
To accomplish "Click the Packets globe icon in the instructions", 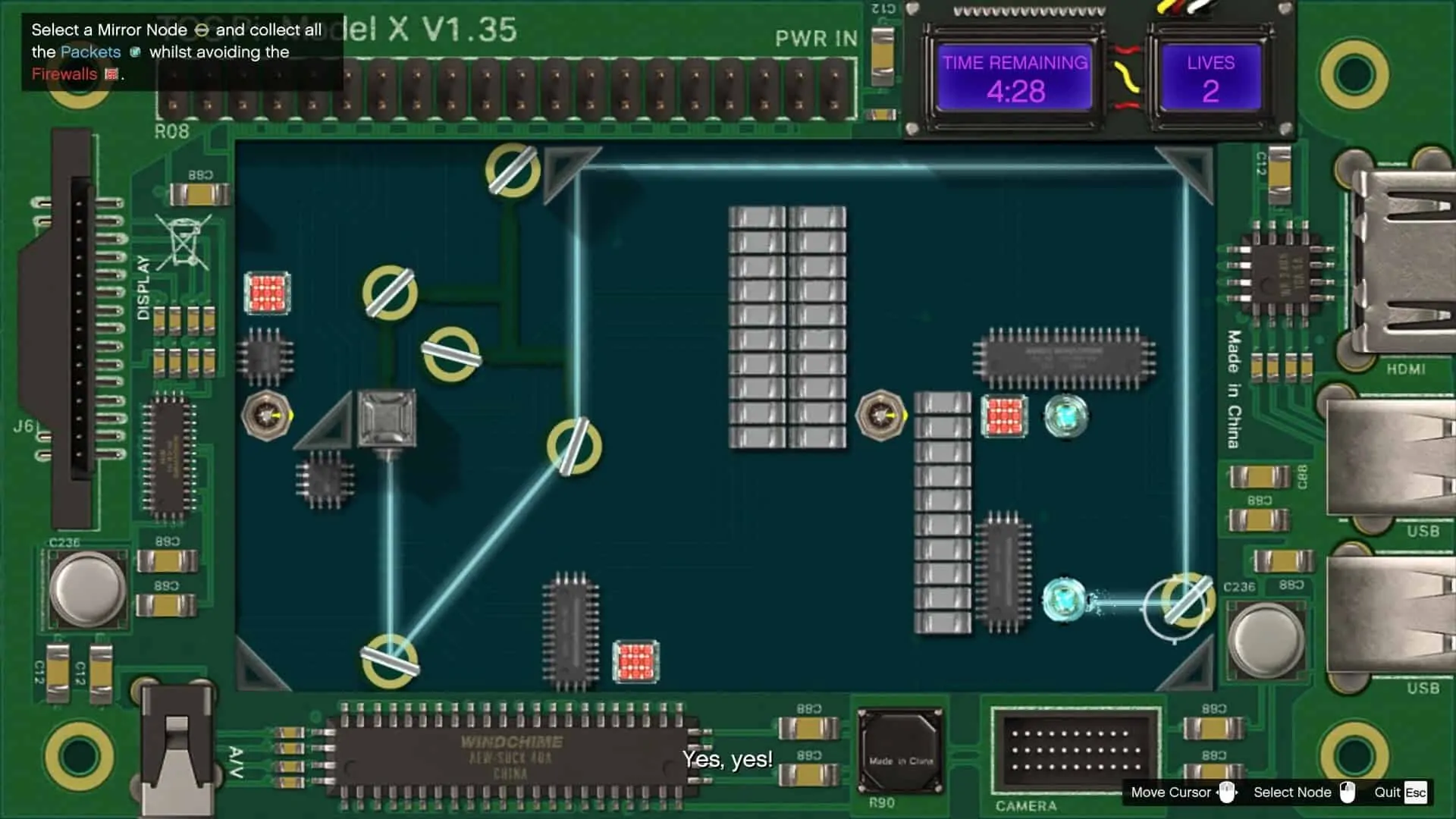I will tap(135, 52).
